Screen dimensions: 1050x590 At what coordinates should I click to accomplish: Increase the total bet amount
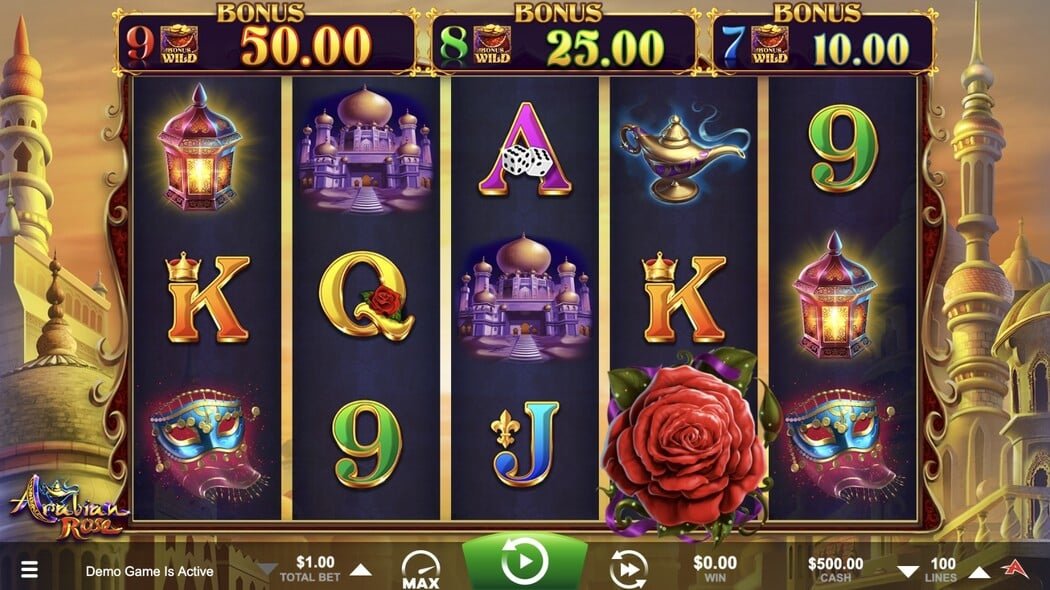360,570
